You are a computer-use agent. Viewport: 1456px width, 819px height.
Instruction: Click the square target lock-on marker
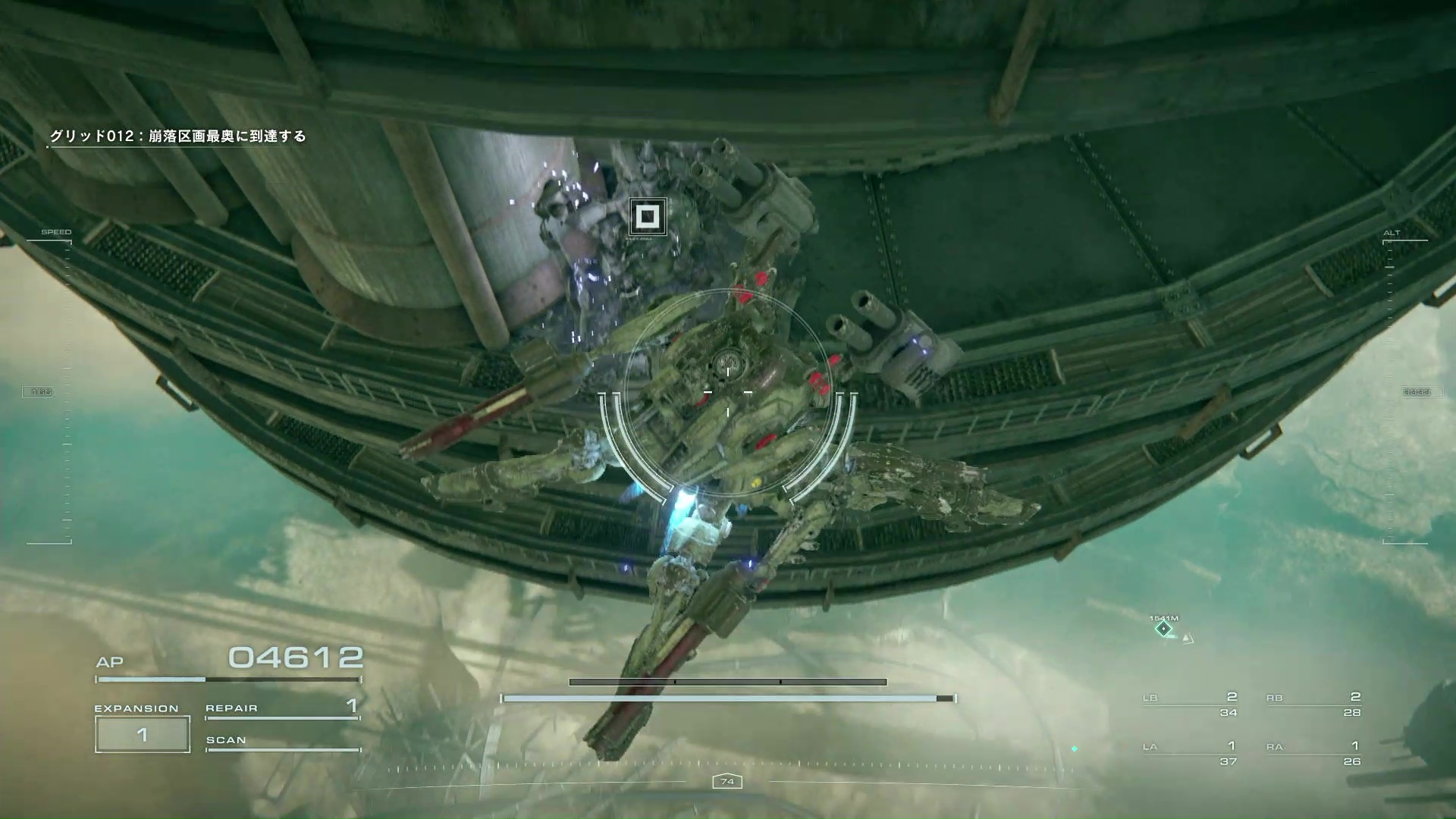[647, 218]
